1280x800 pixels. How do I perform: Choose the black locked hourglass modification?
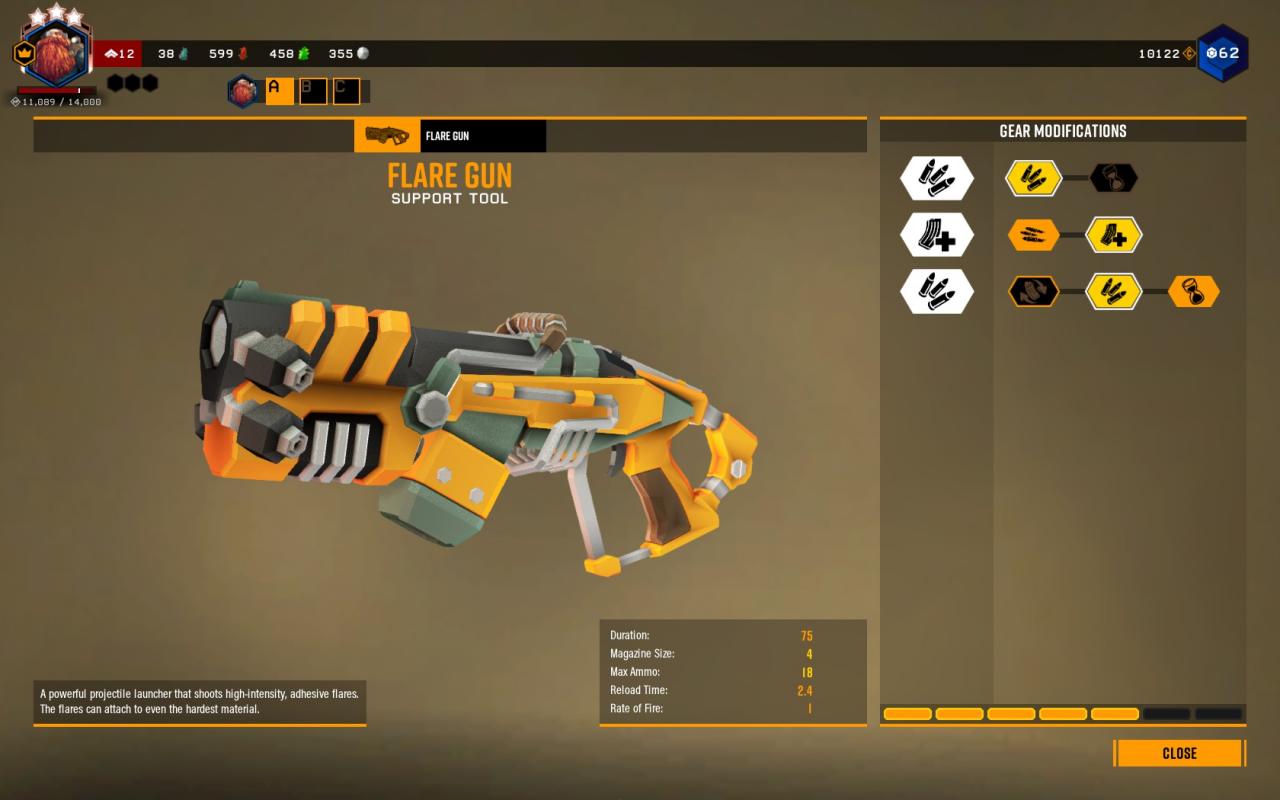1113,179
